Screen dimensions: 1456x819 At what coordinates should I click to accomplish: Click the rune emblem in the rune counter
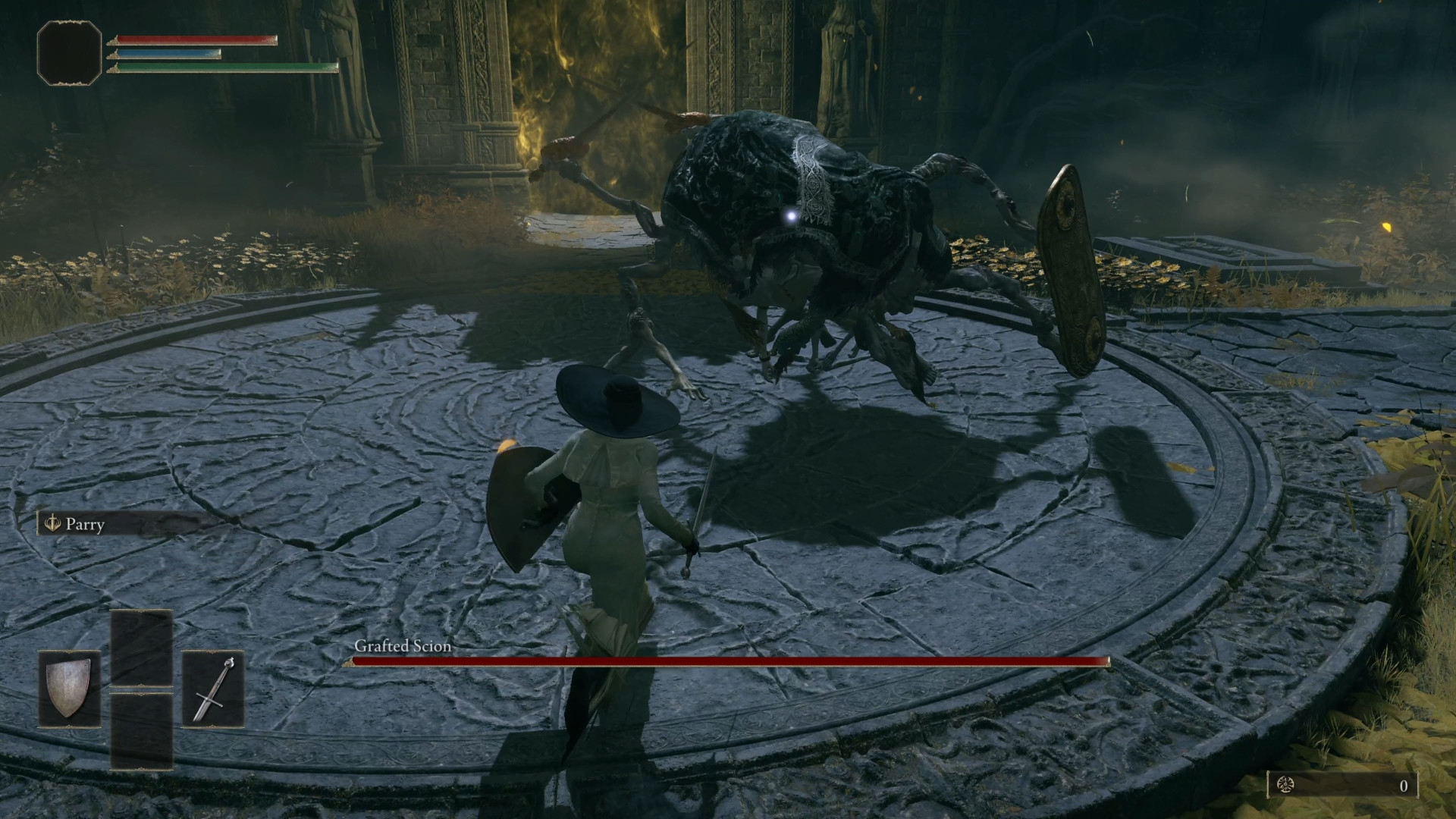tap(1285, 786)
